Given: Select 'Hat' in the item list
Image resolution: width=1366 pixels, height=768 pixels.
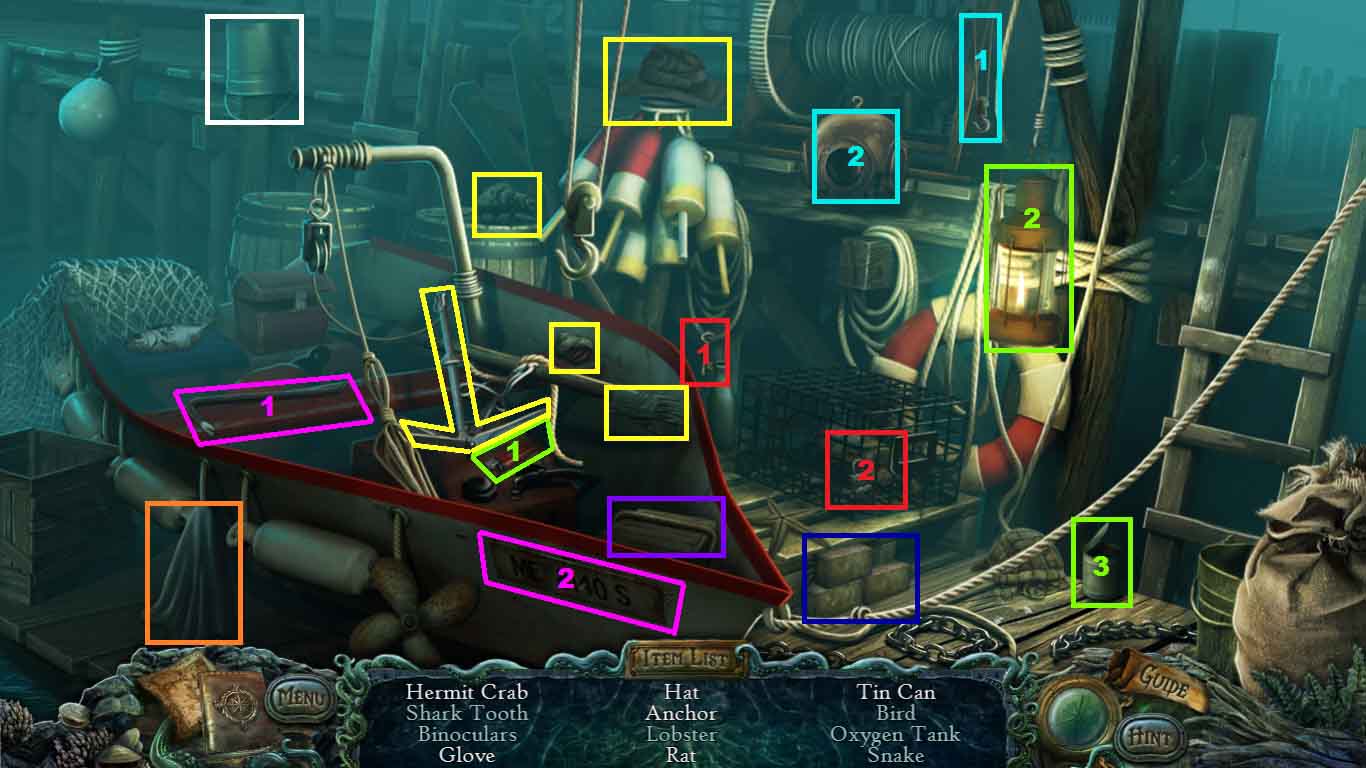Looking at the screenshot, I should click(x=682, y=691).
